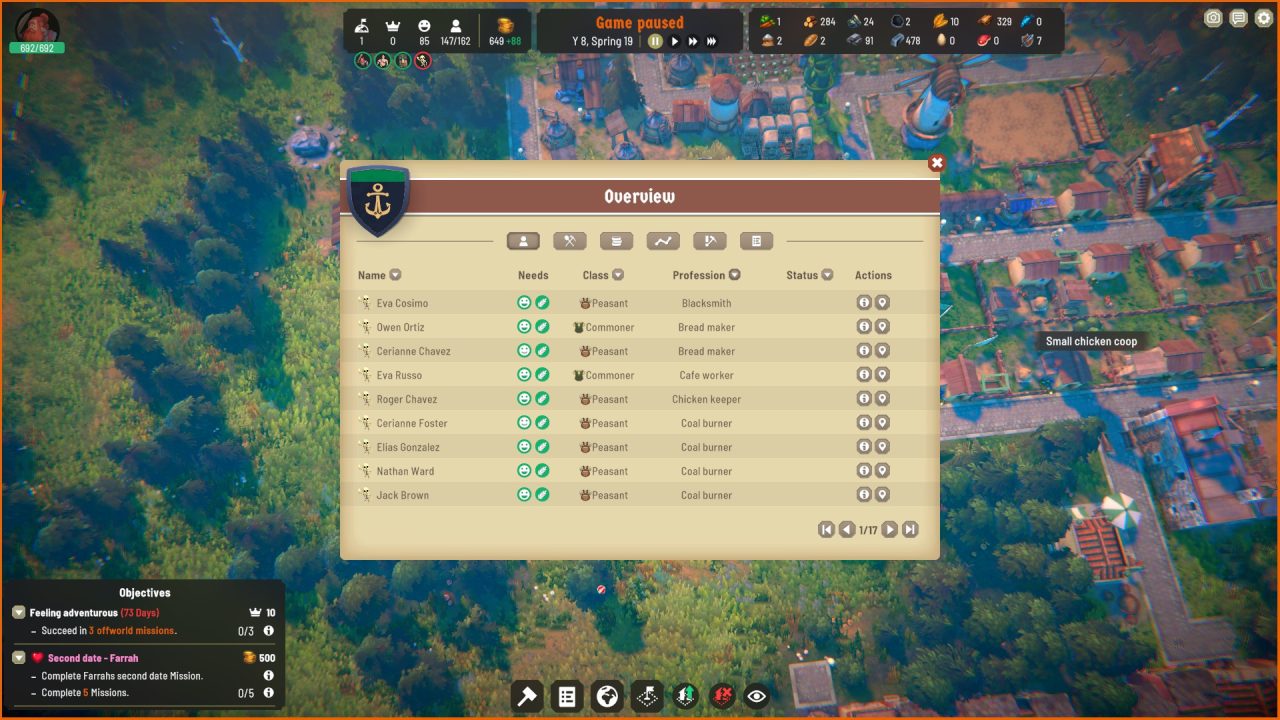The height and width of the screenshot is (720, 1280).
Task: Open the world globe map
Action: (607, 696)
